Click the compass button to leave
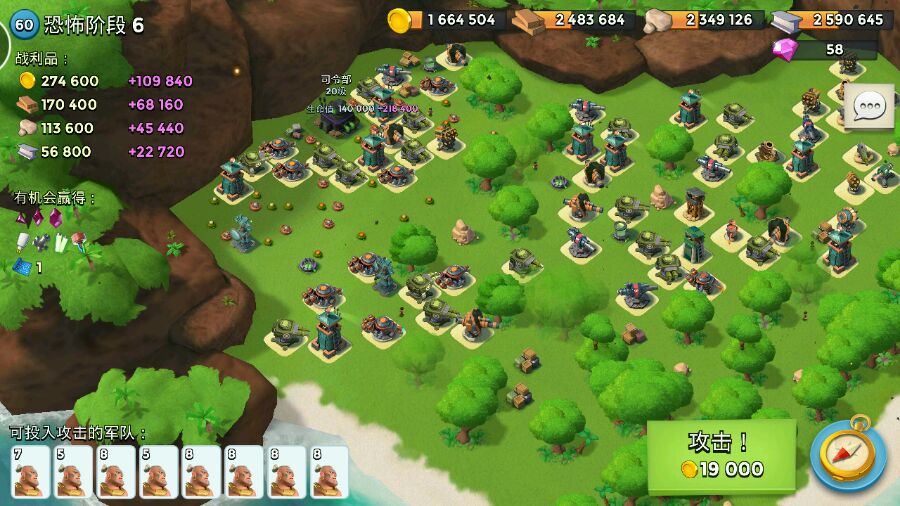This screenshot has width=900, height=506. tap(847, 455)
